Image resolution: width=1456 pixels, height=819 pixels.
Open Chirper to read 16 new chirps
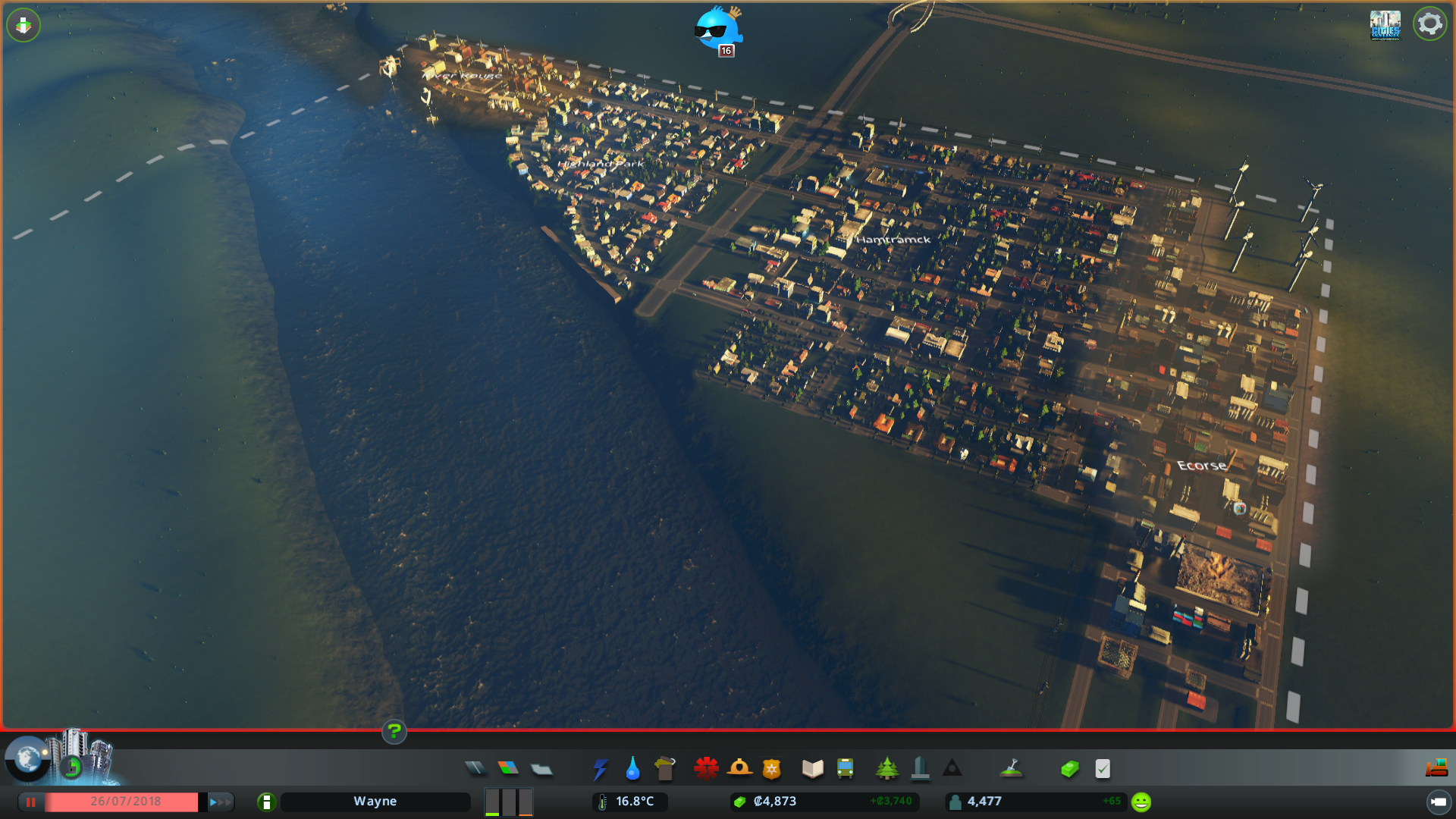pos(720,30)
